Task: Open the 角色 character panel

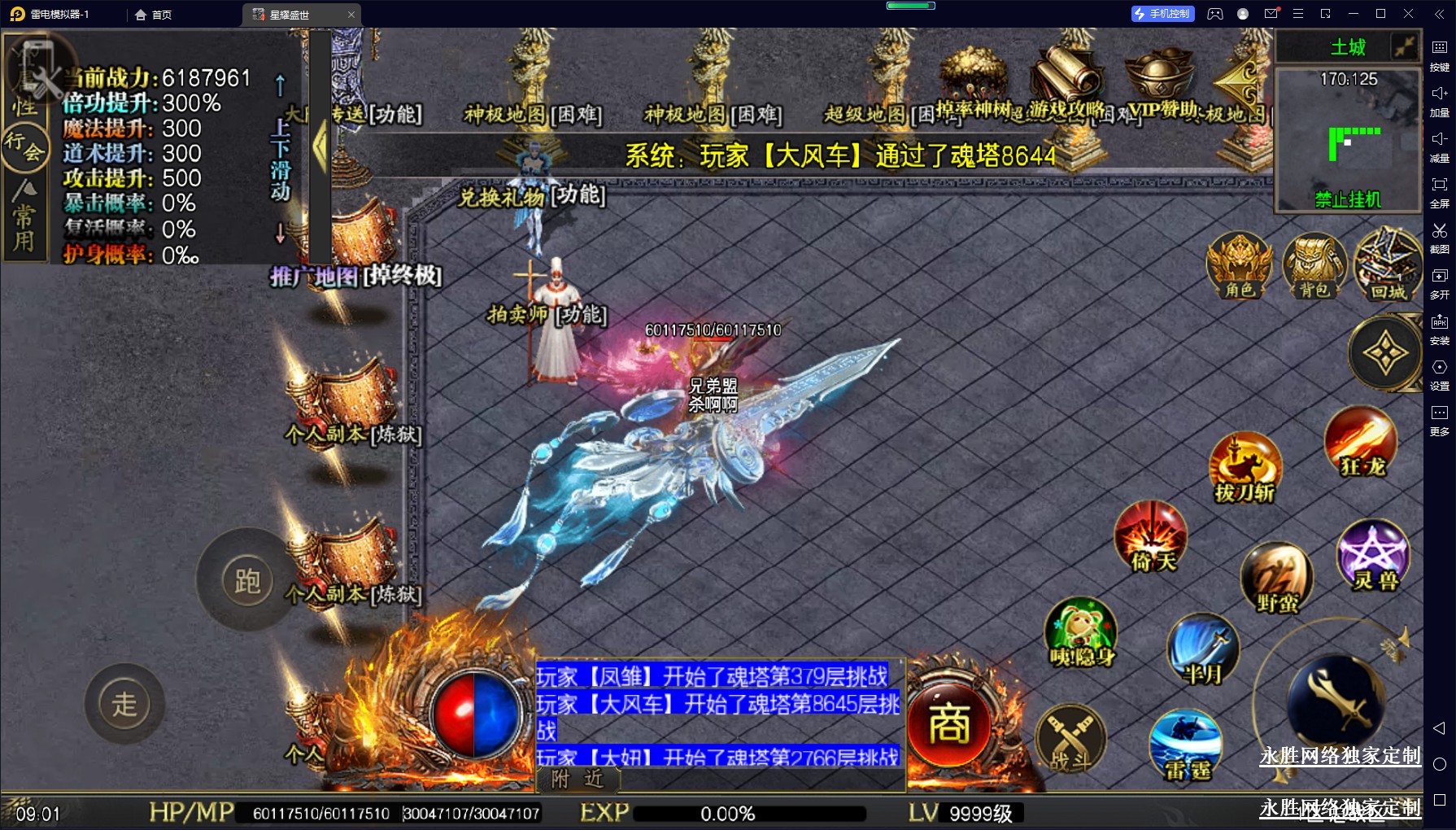Action: pyautogui.click(x=1239, y=264)
